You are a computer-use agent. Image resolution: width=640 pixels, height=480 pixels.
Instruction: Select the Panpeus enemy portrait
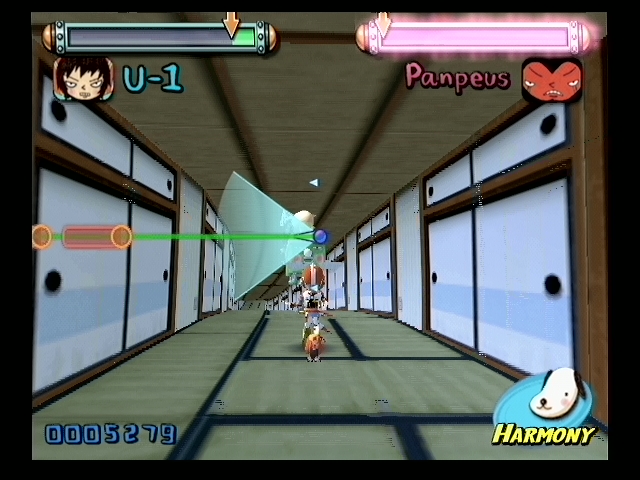pyautogui.click(x=552, y=80)
